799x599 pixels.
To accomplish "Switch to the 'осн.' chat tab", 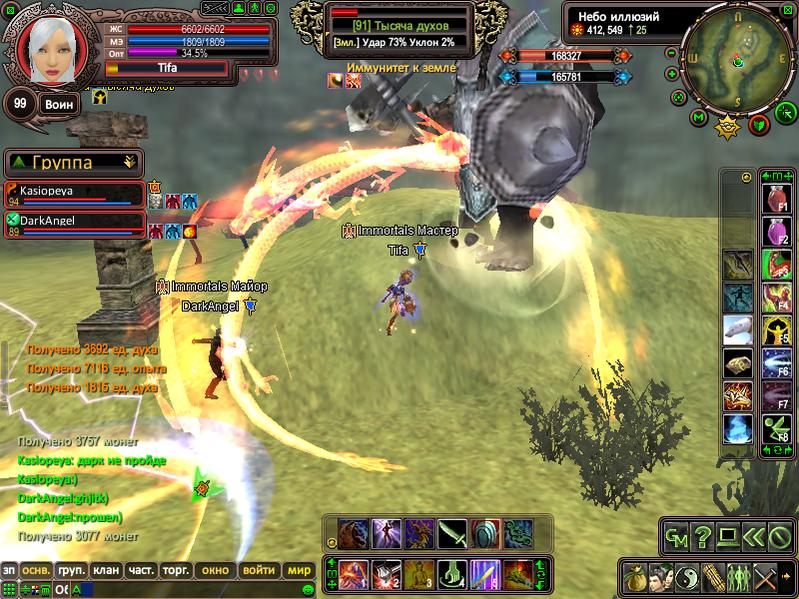I will point(36,570).
